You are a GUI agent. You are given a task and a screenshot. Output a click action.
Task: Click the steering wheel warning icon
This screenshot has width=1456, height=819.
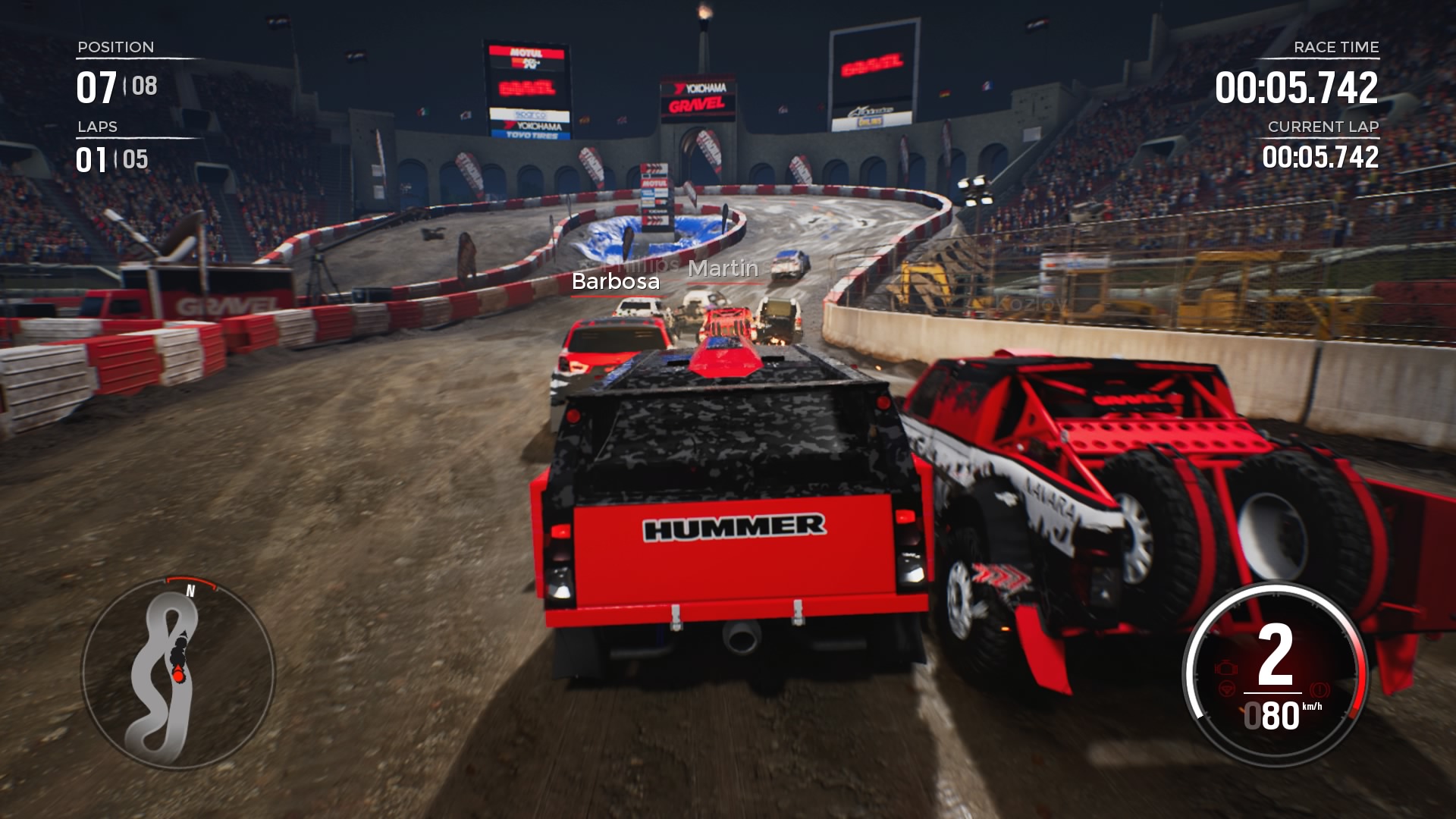(1225, 690)
